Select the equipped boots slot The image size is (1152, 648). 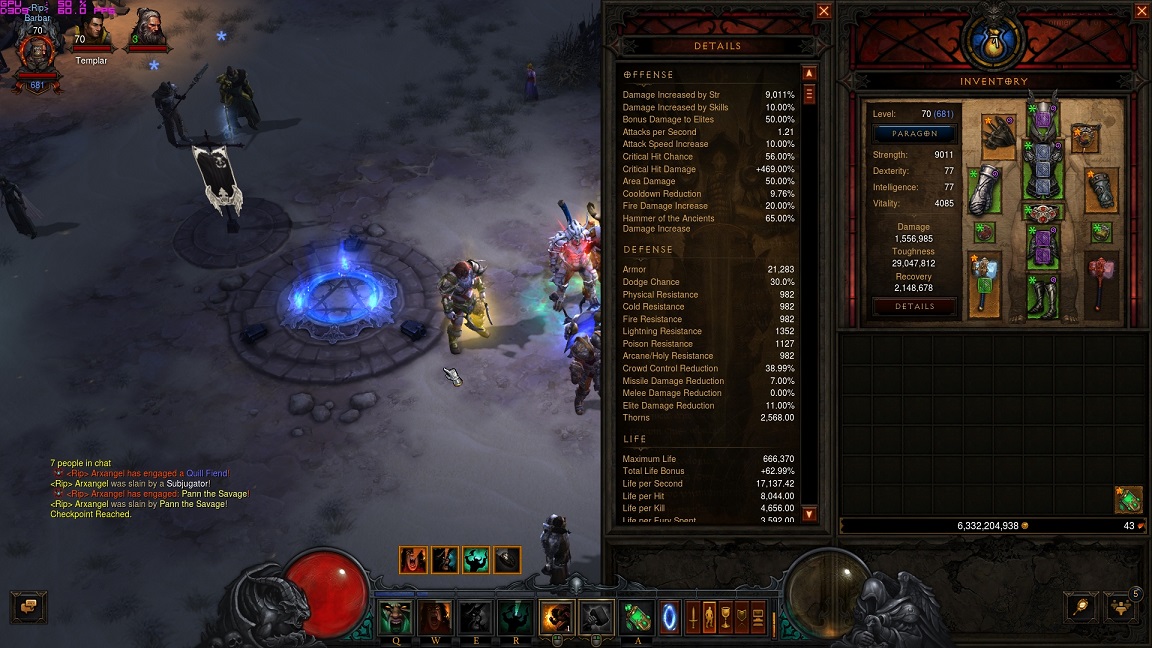[1043, 295]
